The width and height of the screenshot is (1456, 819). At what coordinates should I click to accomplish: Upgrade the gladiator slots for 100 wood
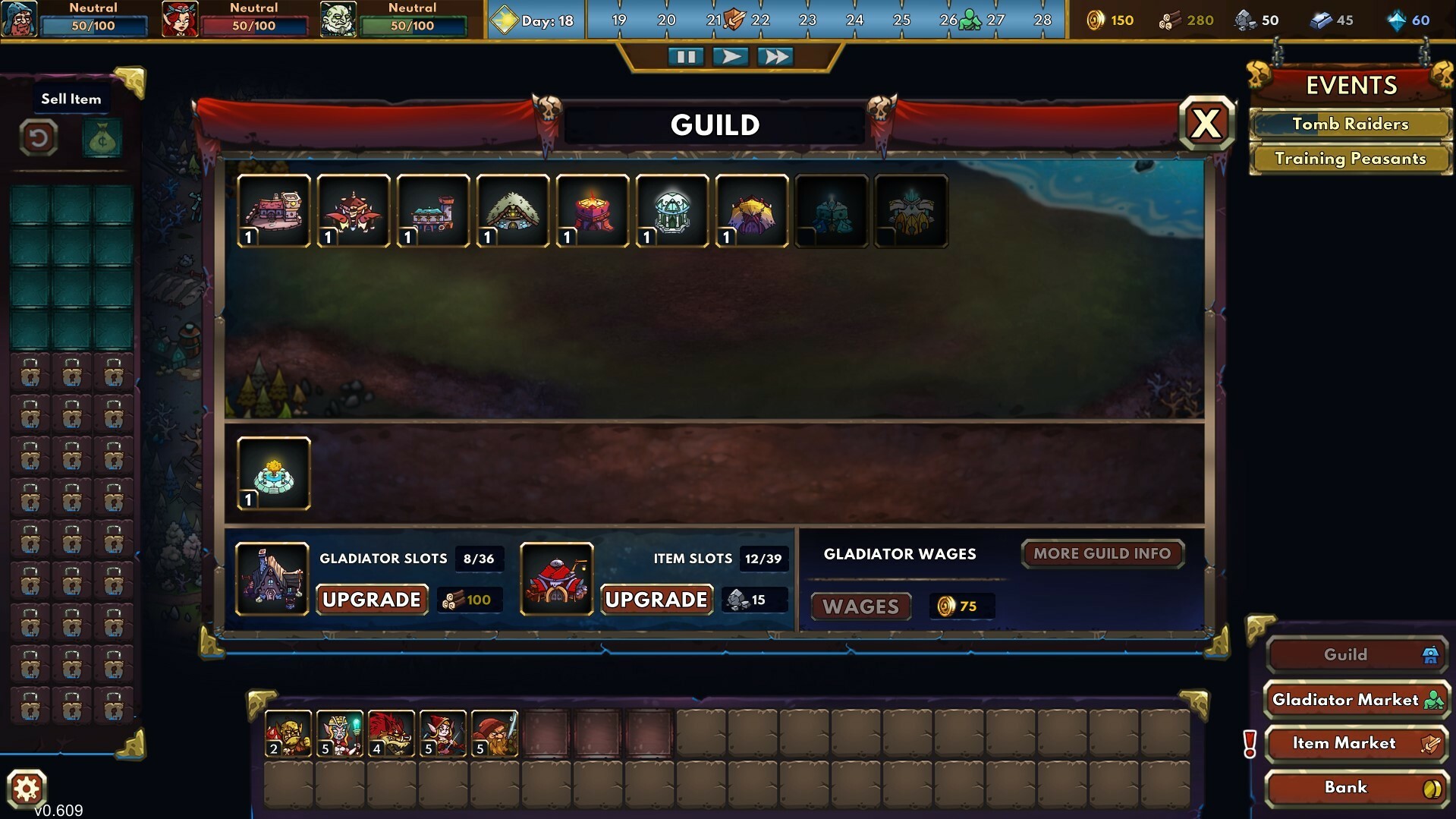[x=371, y=600]
